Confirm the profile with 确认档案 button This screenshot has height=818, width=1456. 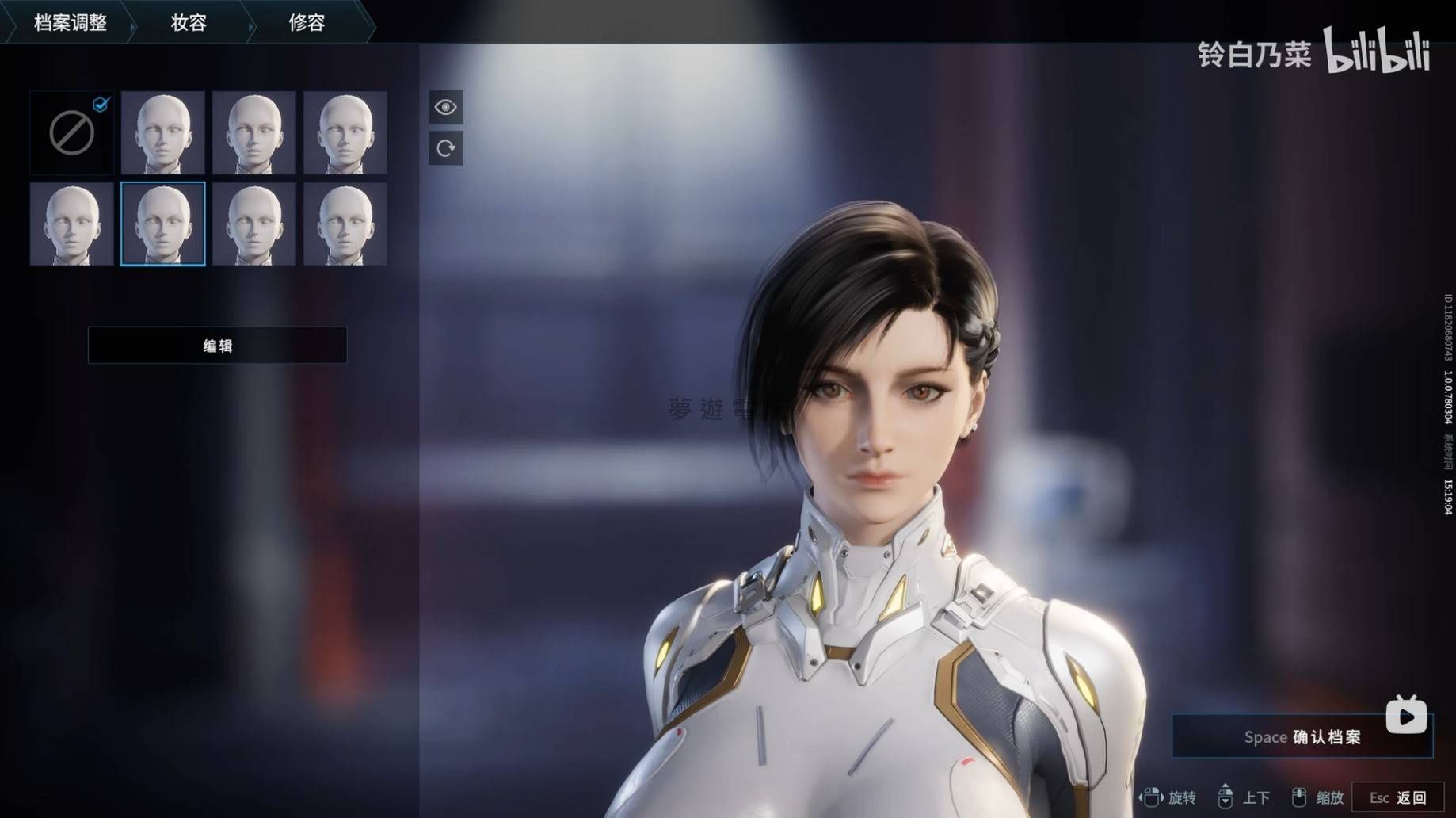1302,737
